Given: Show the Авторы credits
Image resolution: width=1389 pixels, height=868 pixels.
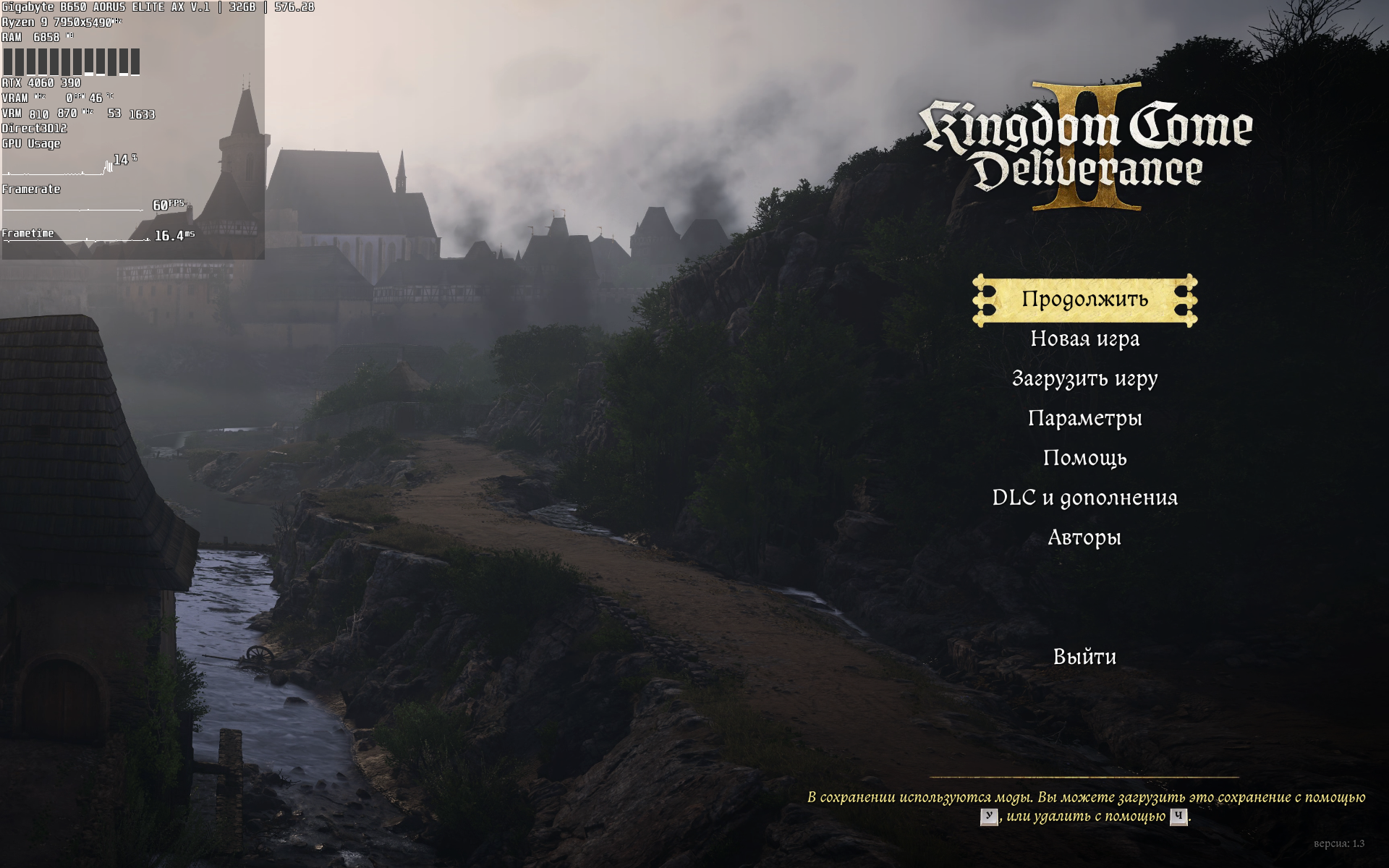Looking at the screenshot, I should (1084, 538).
